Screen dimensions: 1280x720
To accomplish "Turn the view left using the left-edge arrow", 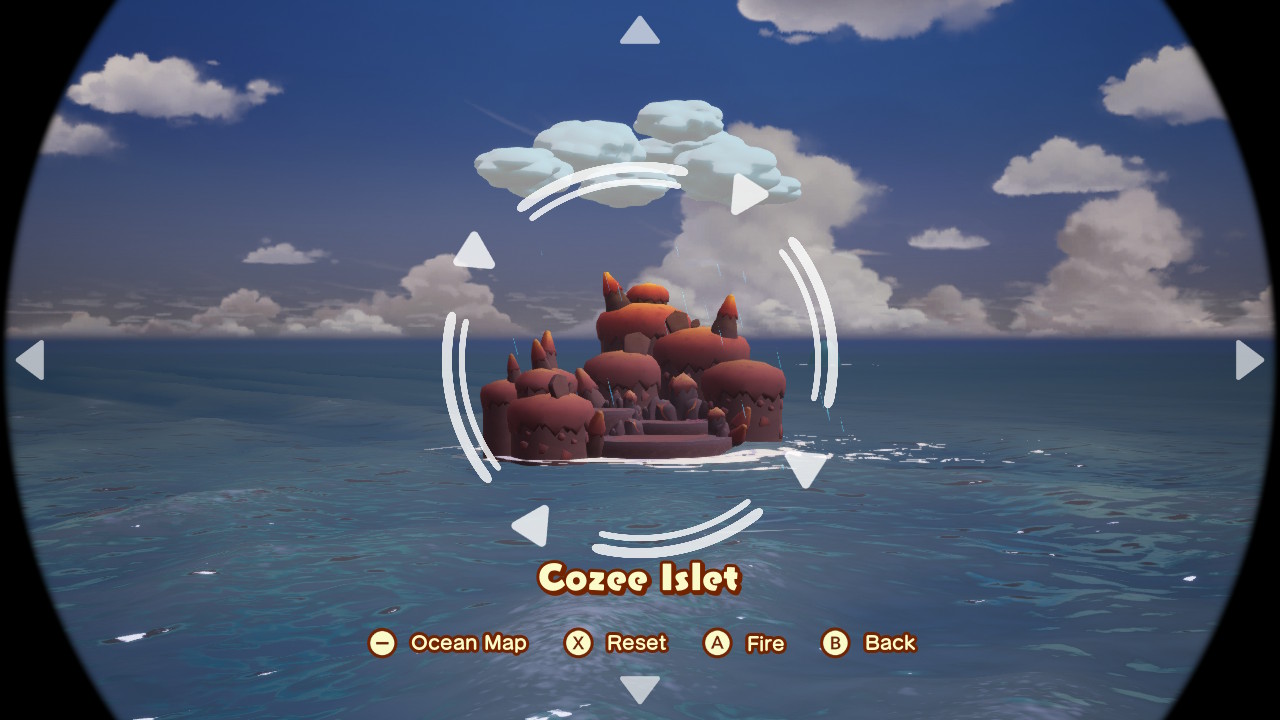I will 31,360.
